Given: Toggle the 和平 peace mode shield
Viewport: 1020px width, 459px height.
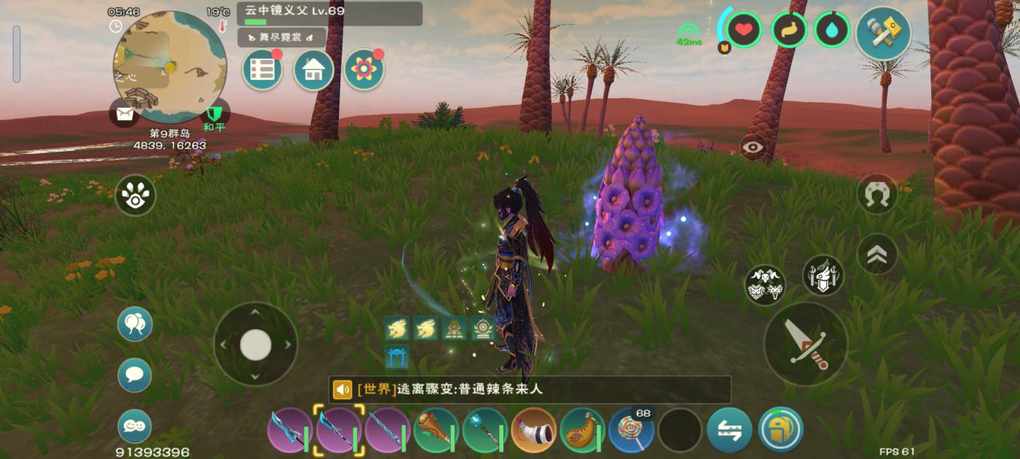Looking at the screenshot, I should point(214,114).
